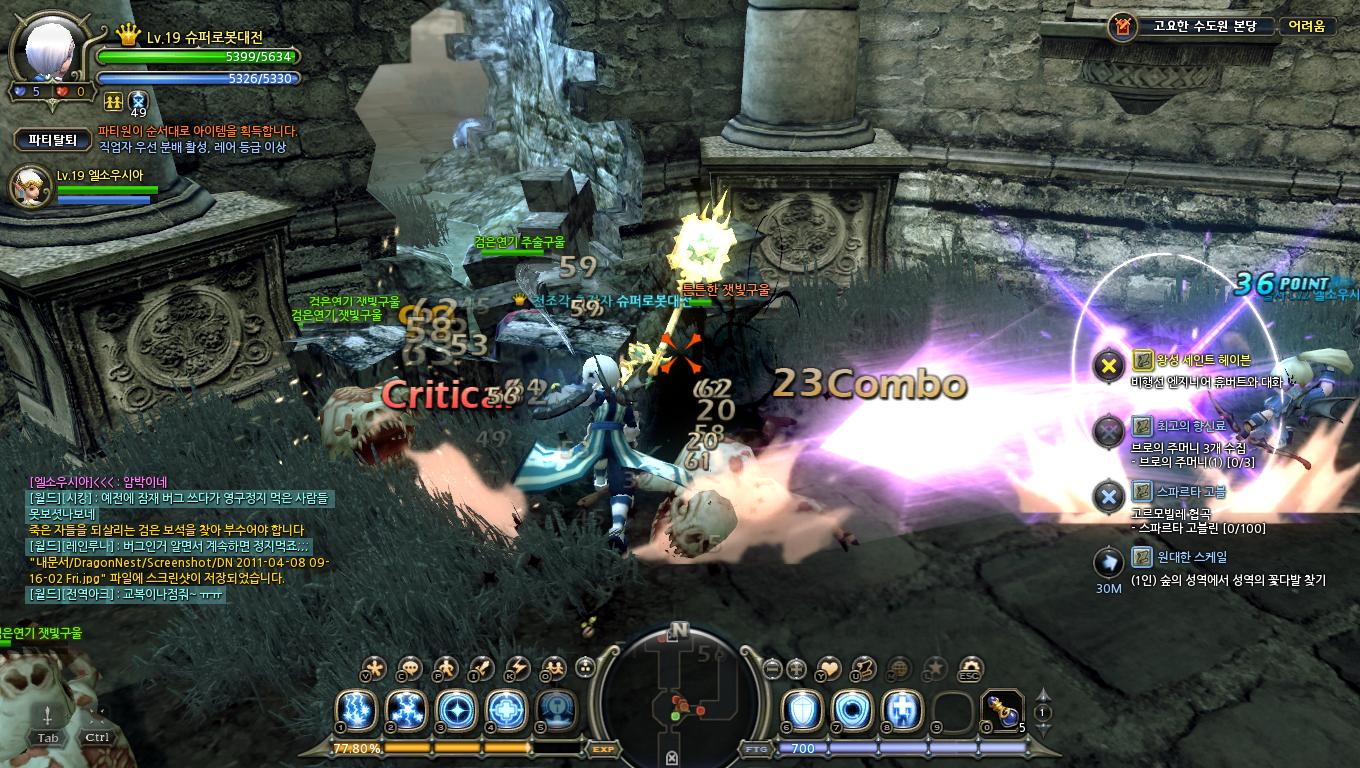Use the shield skill in slot 6
Screen dimensions: 1360x768
[802, 710]
